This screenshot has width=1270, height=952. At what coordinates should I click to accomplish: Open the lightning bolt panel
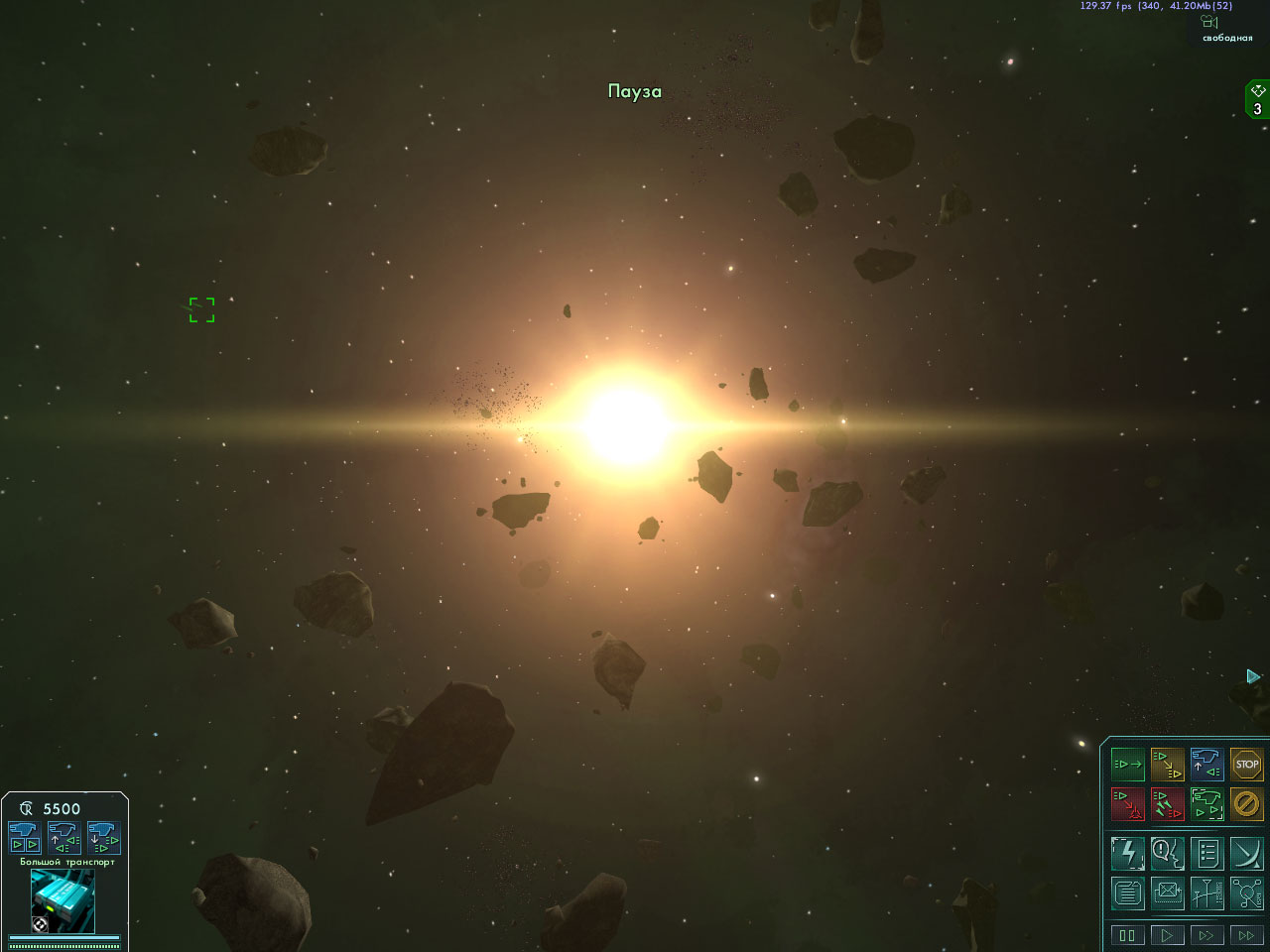[x=1127, y=853]
